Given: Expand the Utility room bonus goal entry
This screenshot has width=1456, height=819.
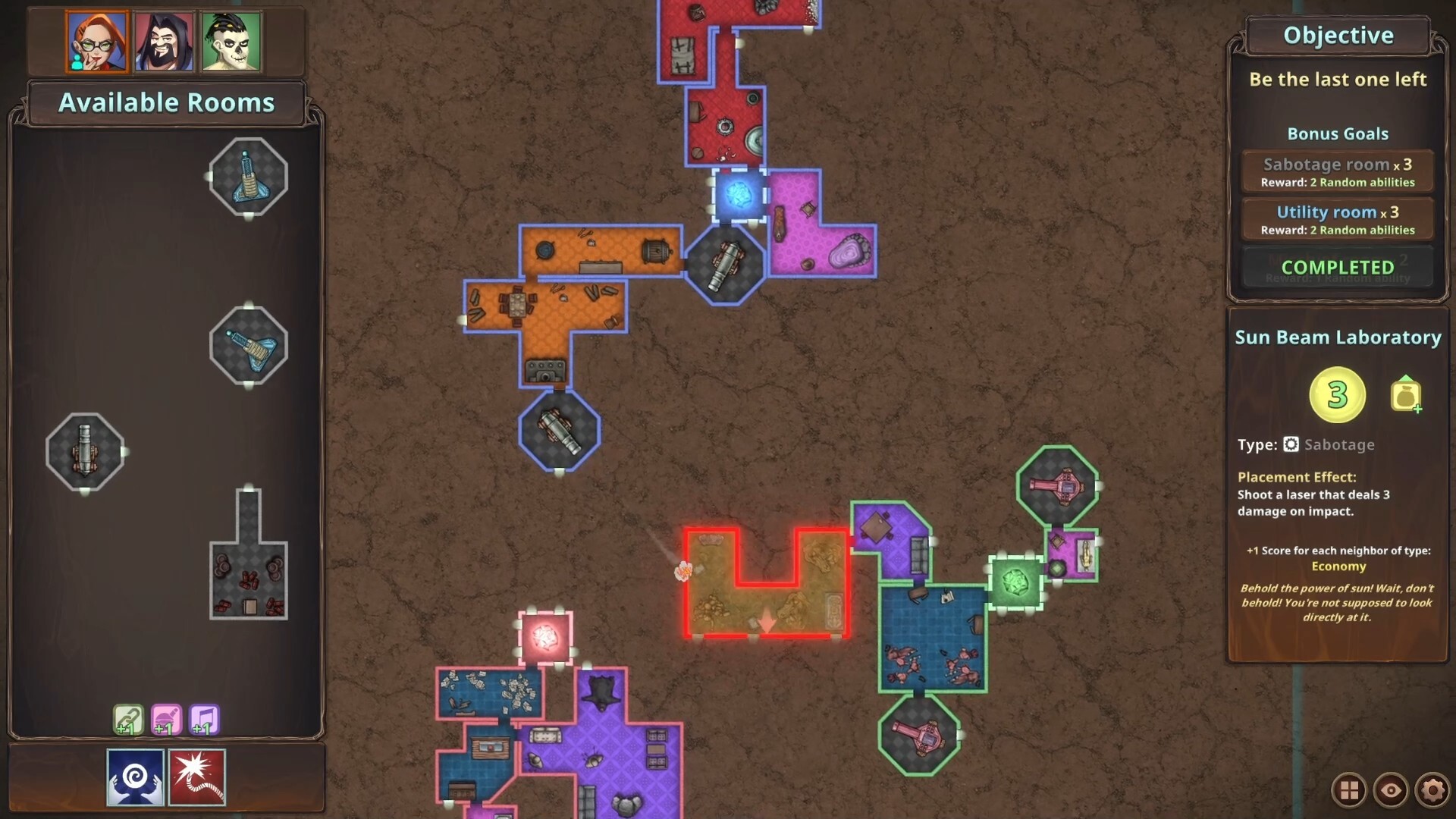Looking at the screenshot, I should (1337, 219).
